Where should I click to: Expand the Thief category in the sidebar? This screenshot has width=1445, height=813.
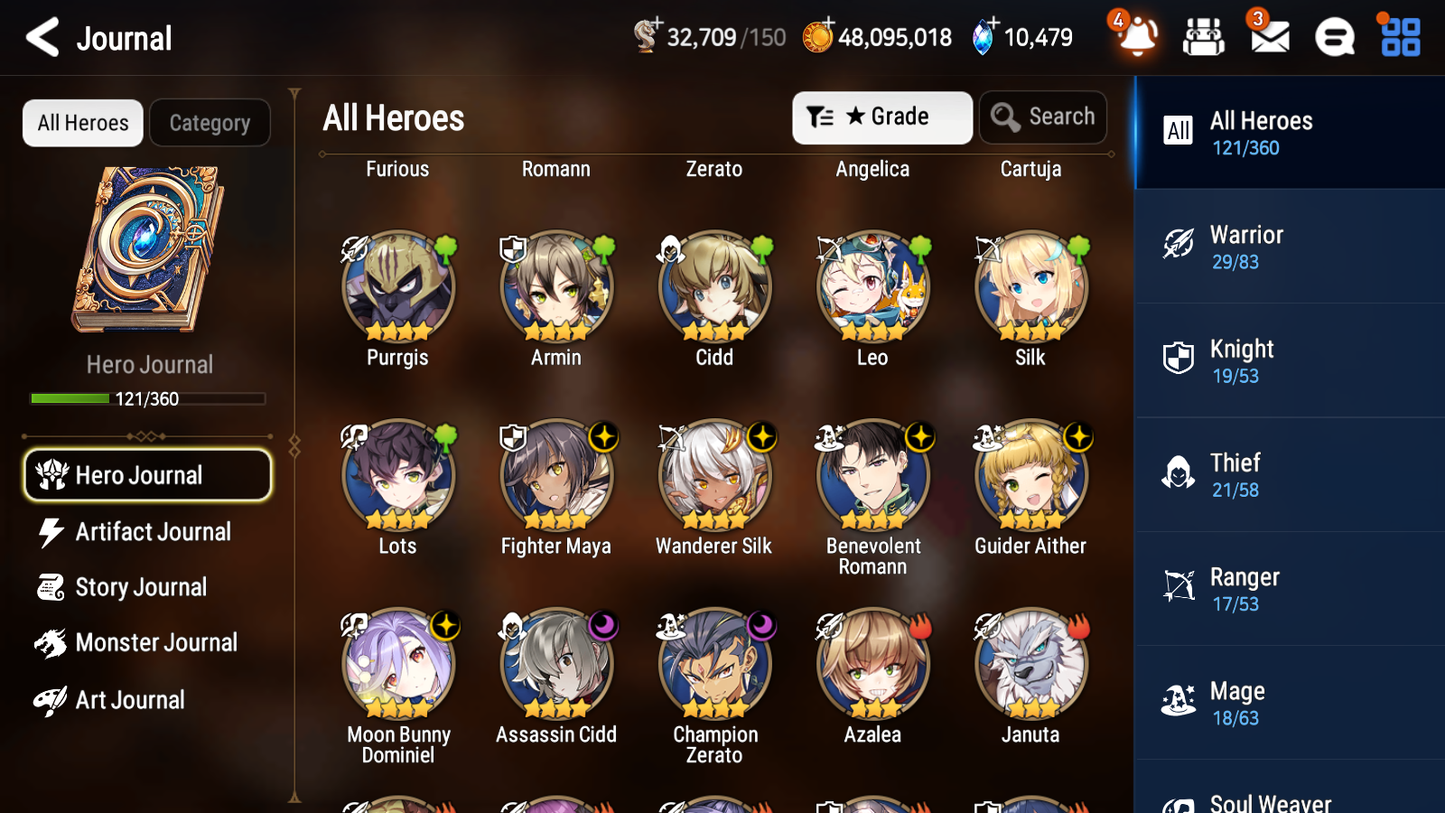pos(1289,474)
